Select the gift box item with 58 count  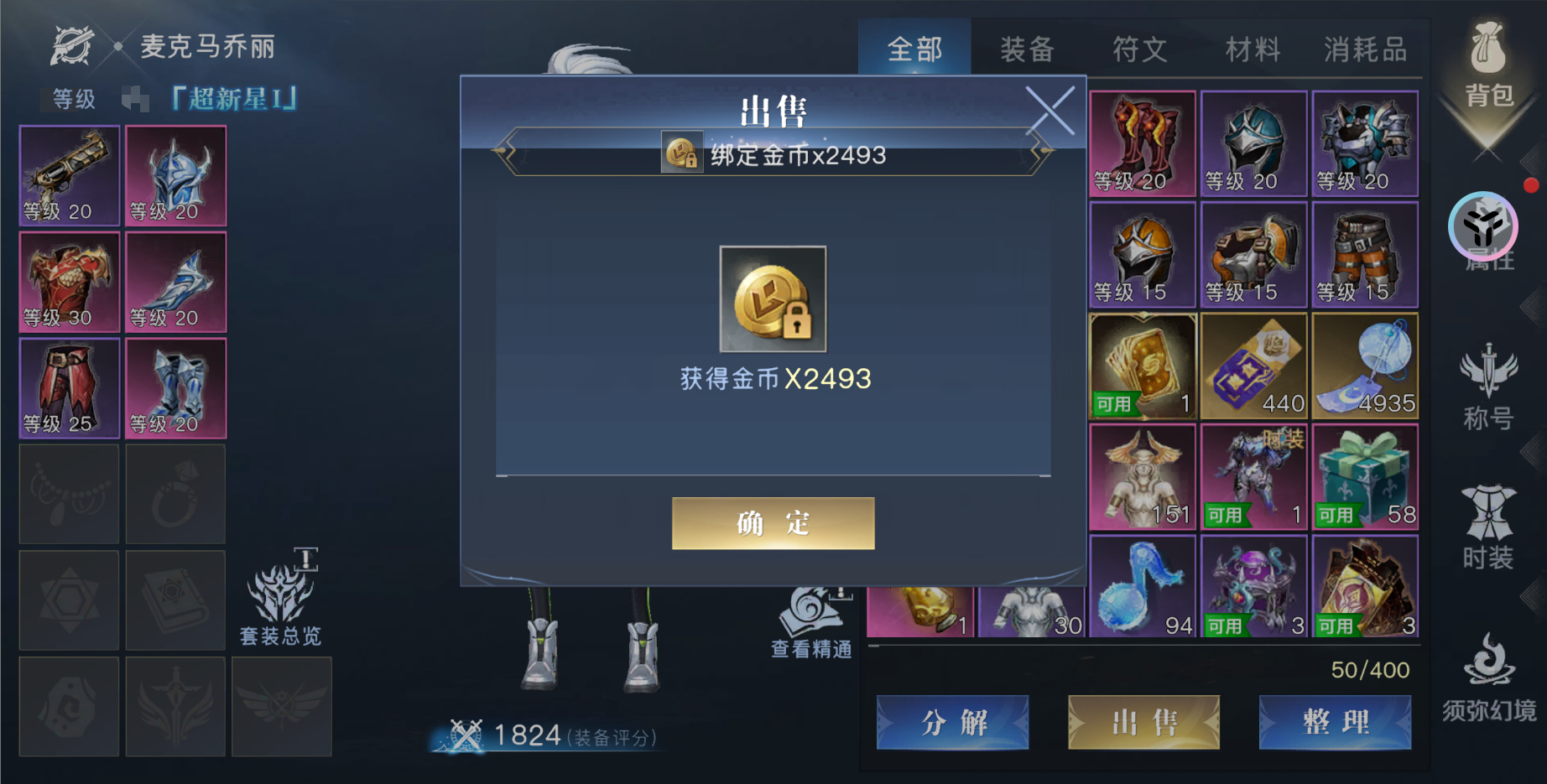pos(1364,476)
